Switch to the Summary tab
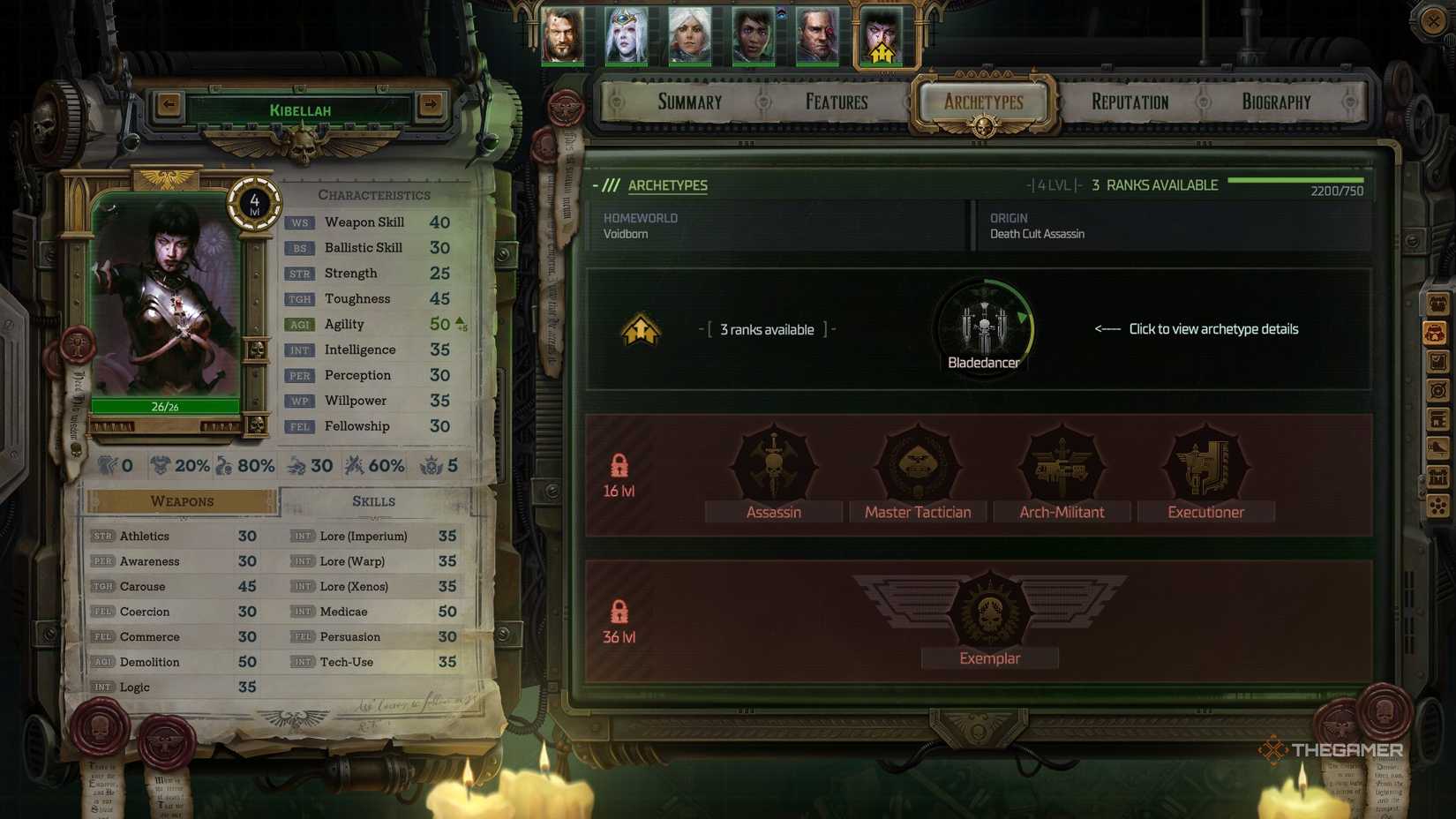This screenshot has height=819, width=1456. click(x=689, y=101)
